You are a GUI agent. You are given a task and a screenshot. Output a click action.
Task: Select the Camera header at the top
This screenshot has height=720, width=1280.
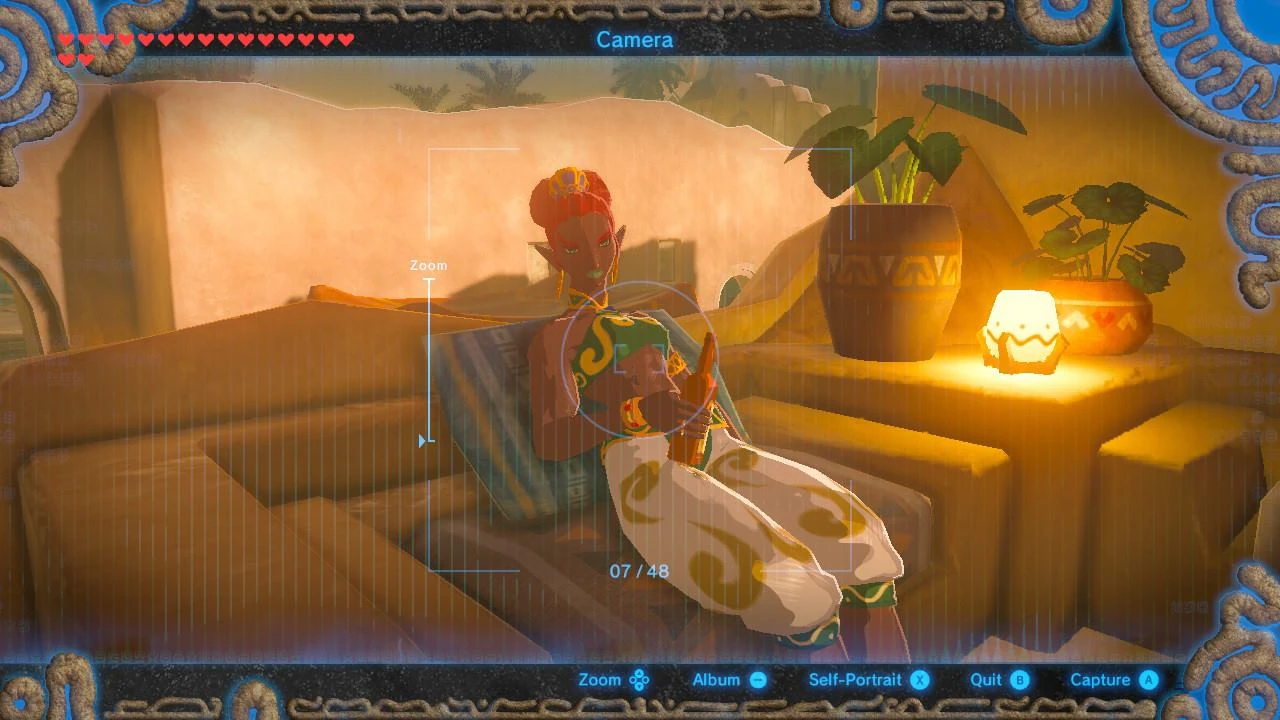[635, 40]
